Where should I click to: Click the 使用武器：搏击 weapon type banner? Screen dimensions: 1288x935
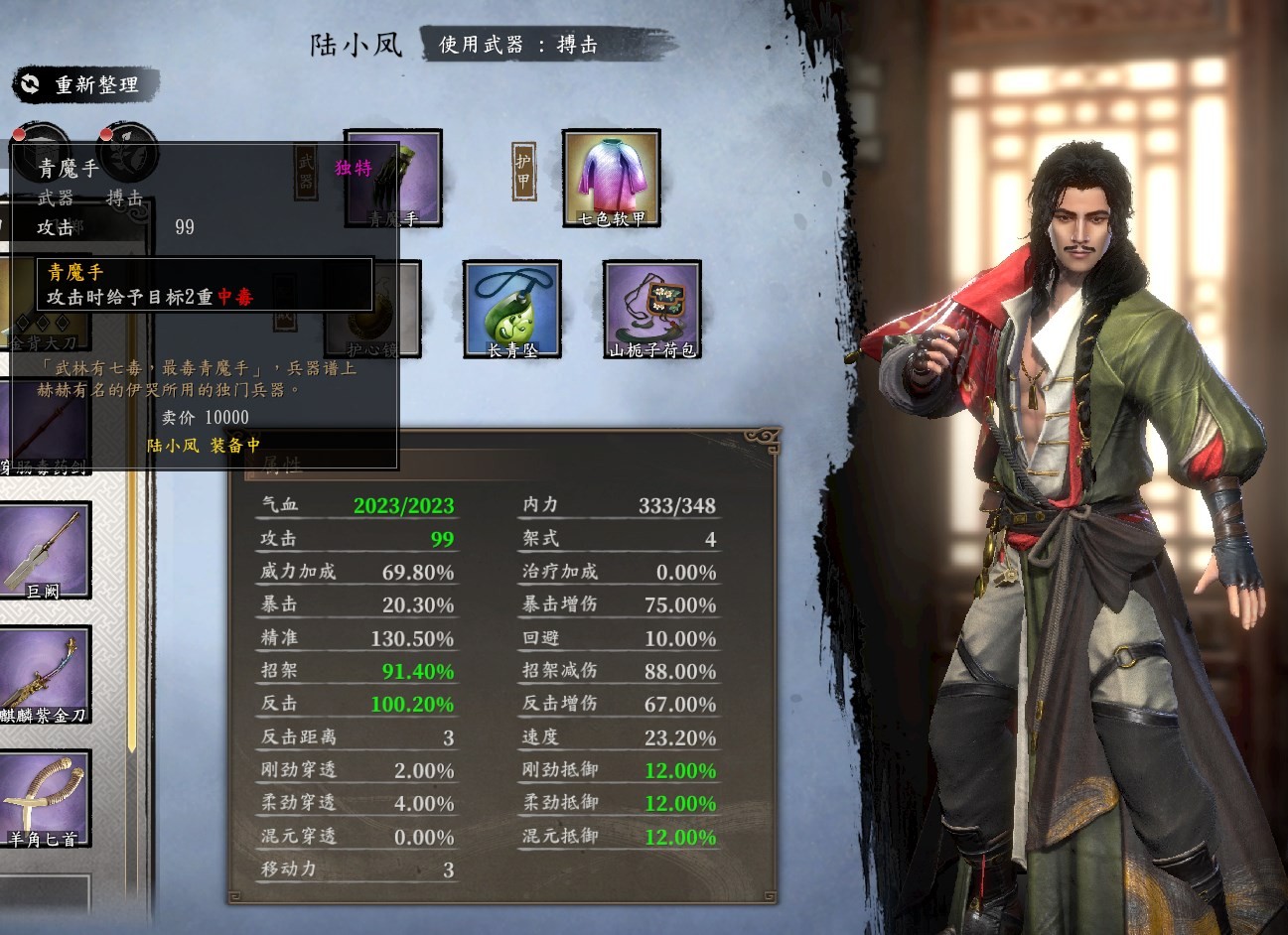[517, 45]
